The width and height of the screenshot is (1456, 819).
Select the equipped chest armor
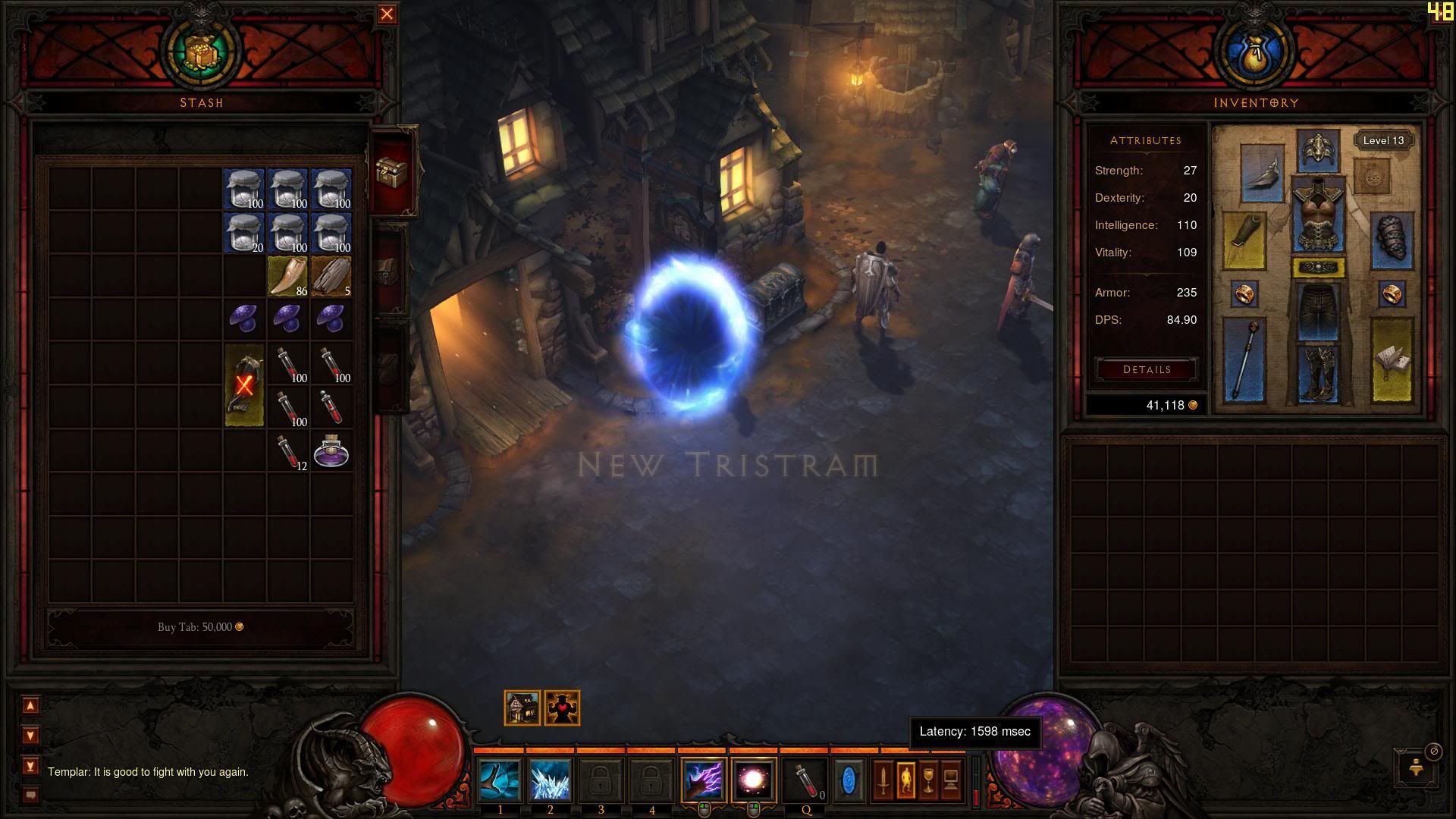(x=1319, y=215)
